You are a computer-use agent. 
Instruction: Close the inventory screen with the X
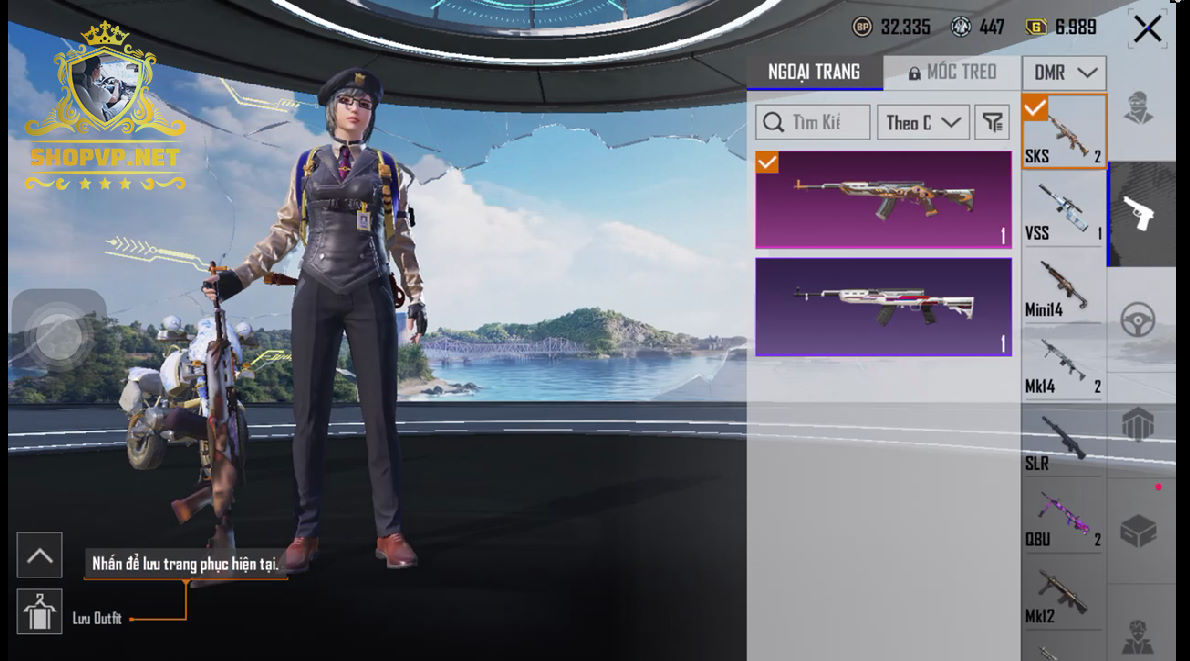pos(1147,29)
